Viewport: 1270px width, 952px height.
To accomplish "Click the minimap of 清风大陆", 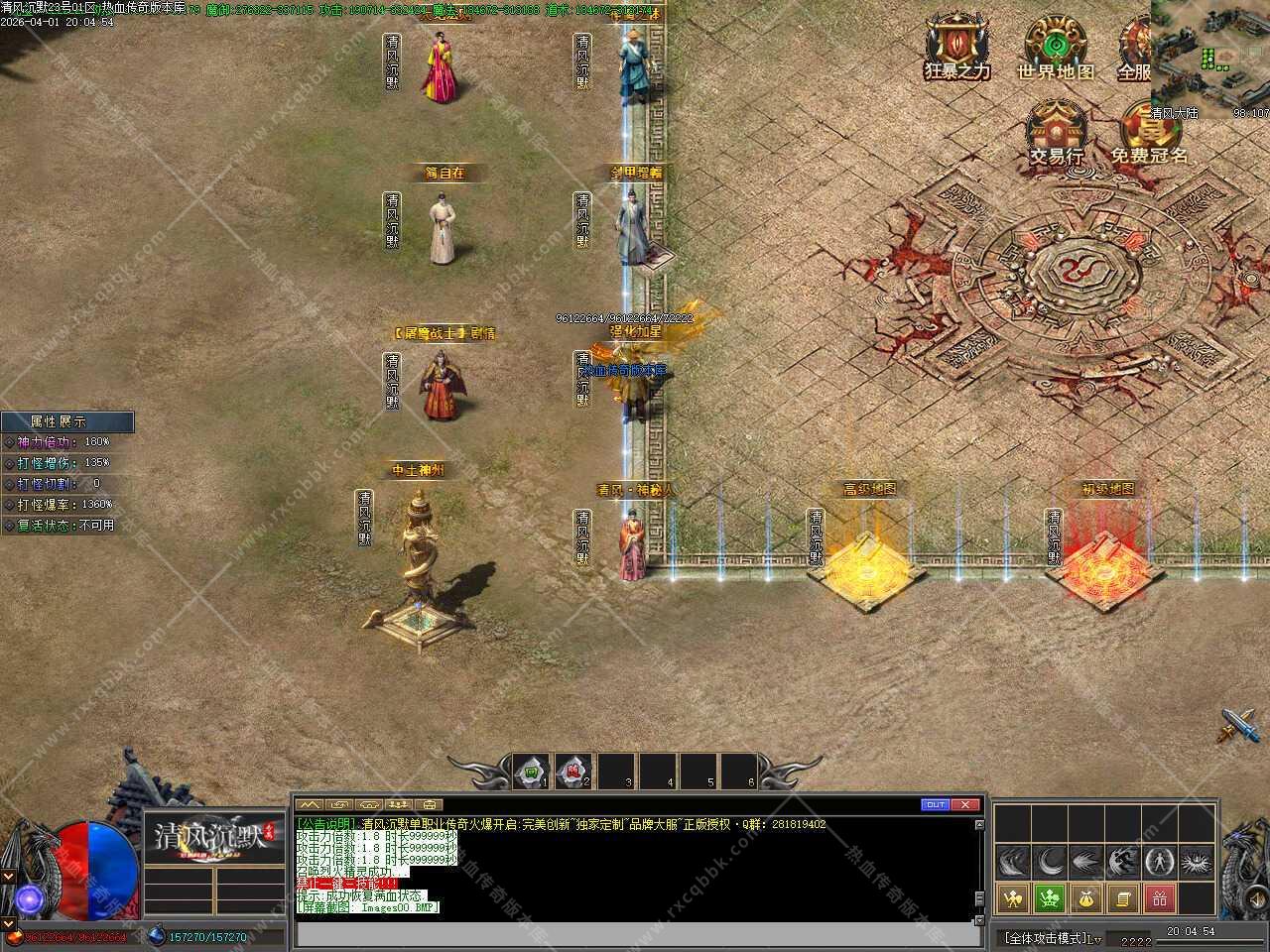I will [x=1210, y=55].
